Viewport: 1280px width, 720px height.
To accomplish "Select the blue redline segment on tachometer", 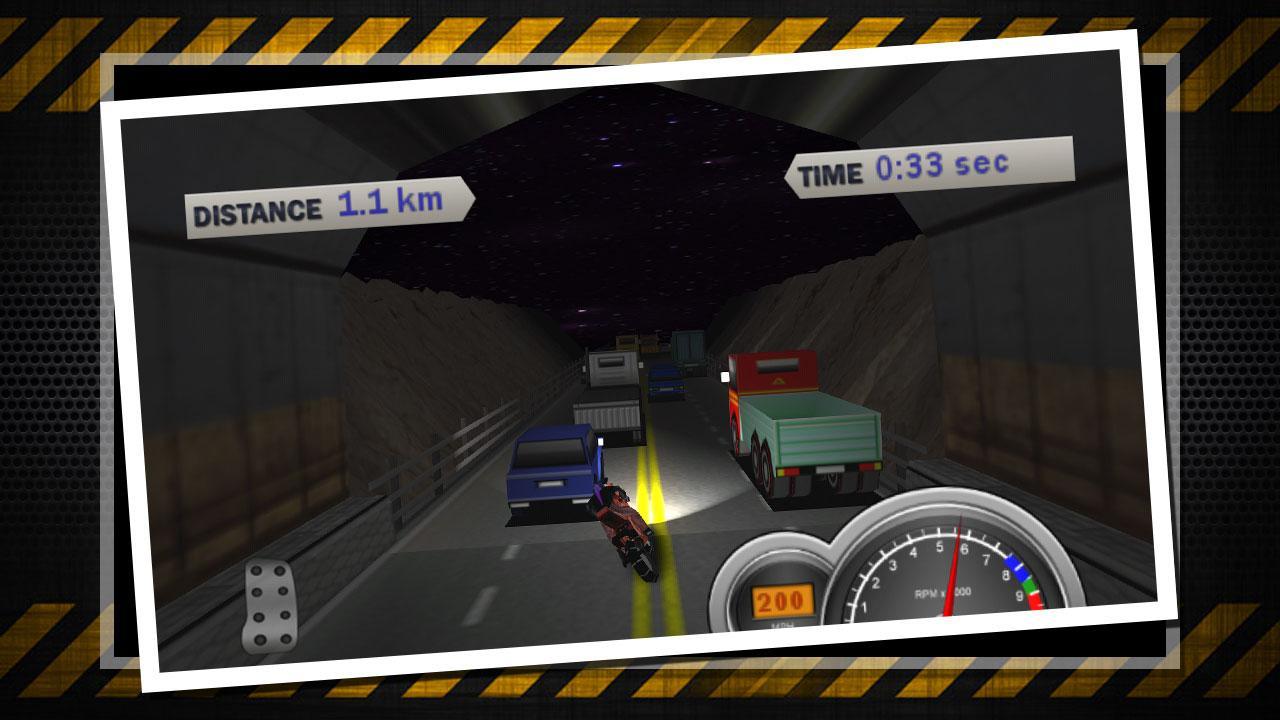I will 1013,566.
